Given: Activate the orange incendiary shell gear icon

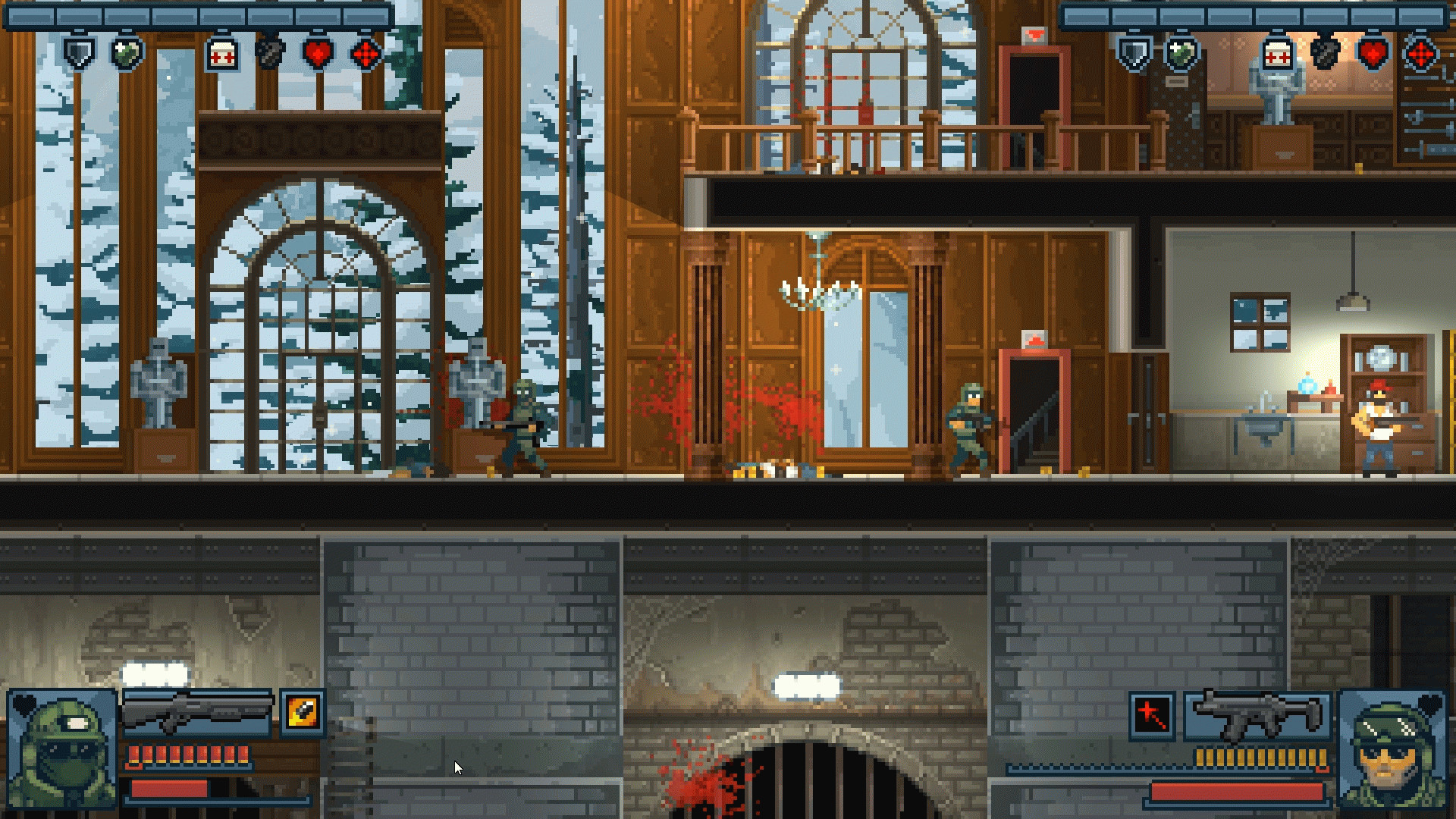Looking at the screenshot, I should pyautogui.click(x=303, y=713).
